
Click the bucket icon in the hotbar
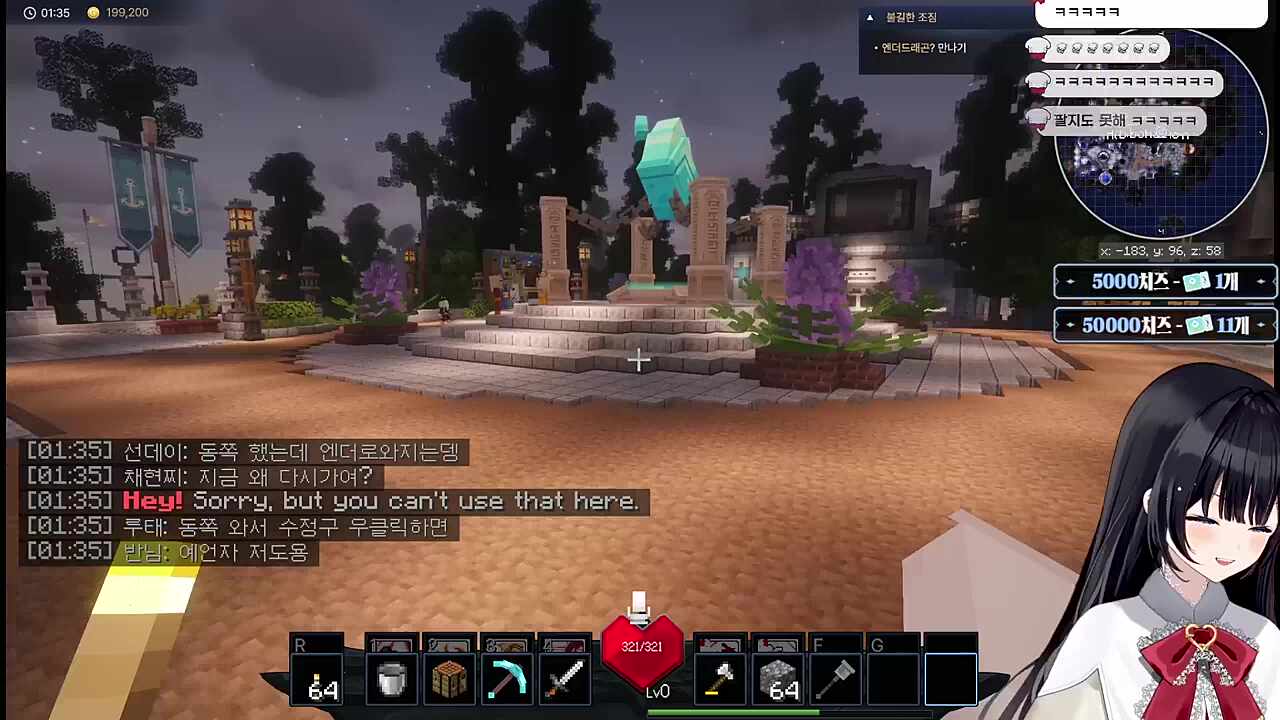pyautogui.click(x=391, y=678)
